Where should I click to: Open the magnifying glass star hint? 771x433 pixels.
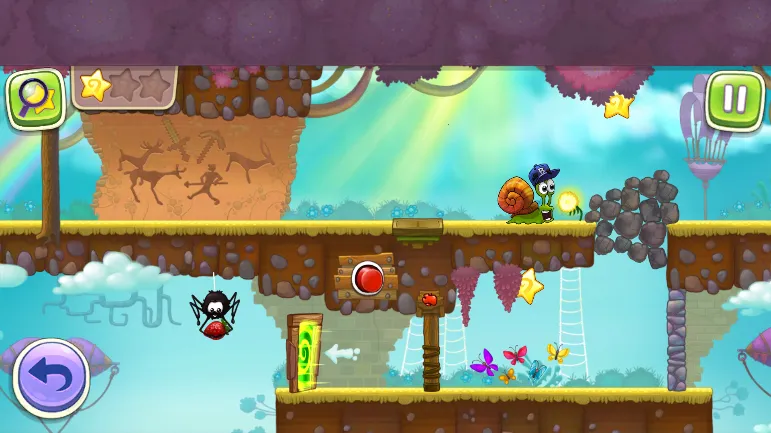point(35,99)
